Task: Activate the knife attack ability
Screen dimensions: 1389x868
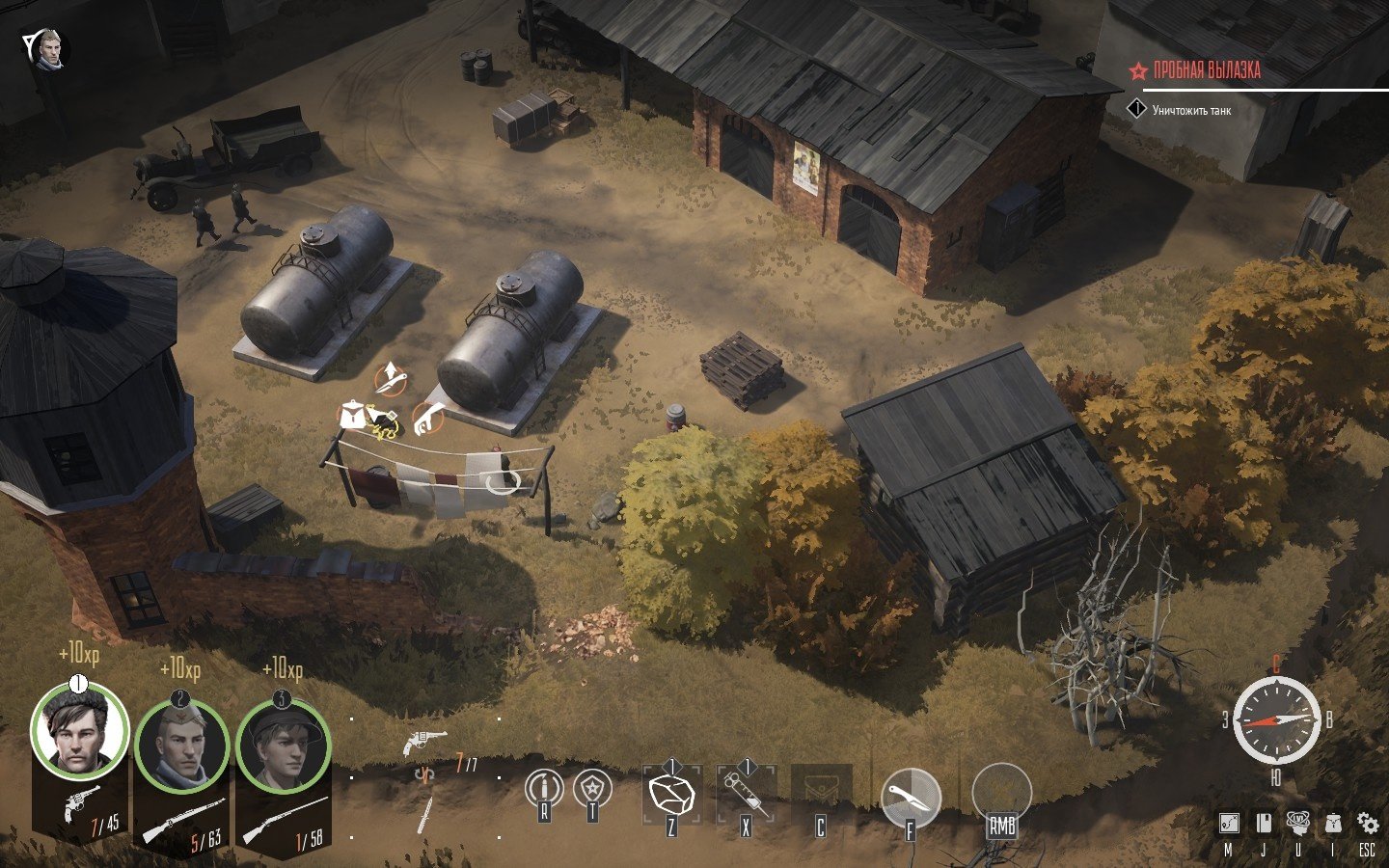Action: click(910, 797)
